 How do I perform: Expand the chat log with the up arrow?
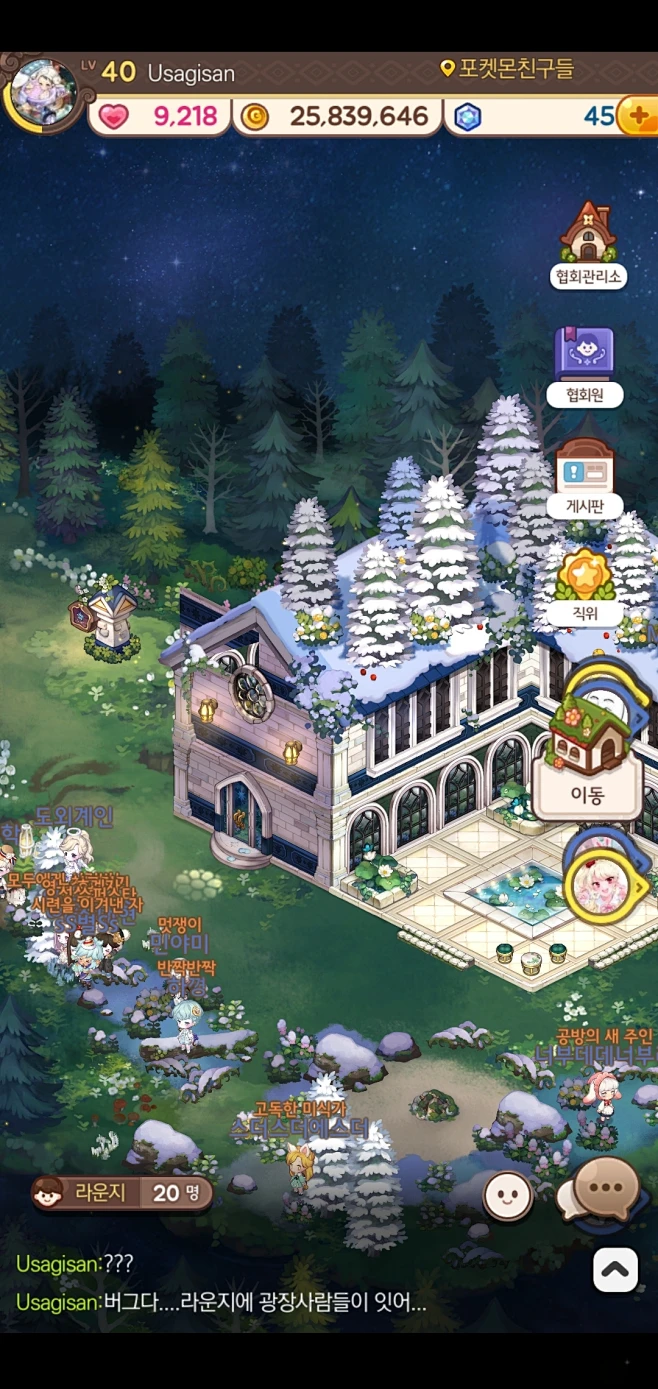tap(615, 1270)
